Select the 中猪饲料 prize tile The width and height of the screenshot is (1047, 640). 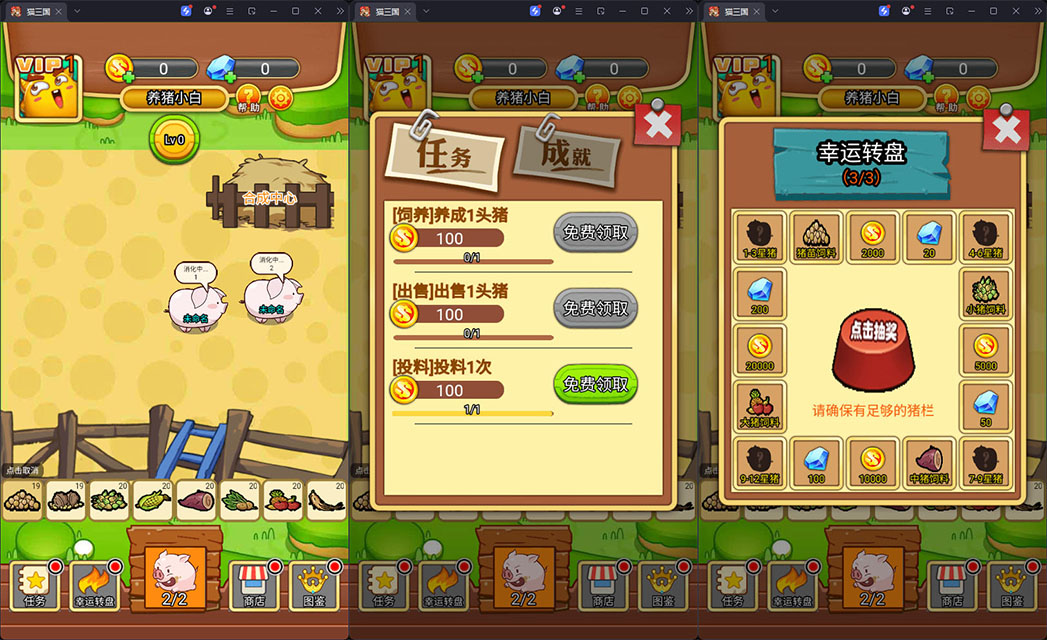[x=930, y=463]
